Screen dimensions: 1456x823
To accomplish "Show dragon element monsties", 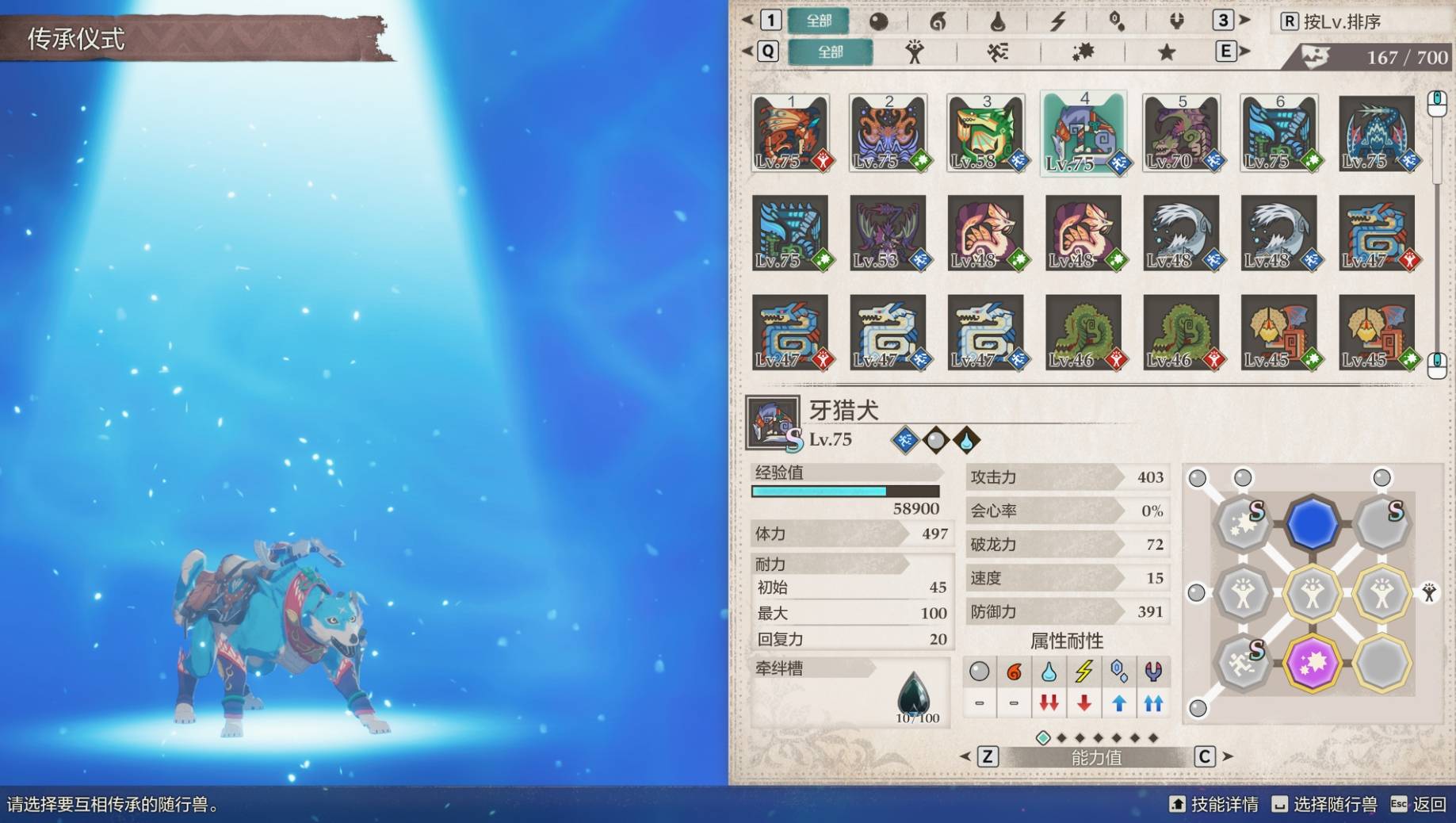I will 1176,21.
